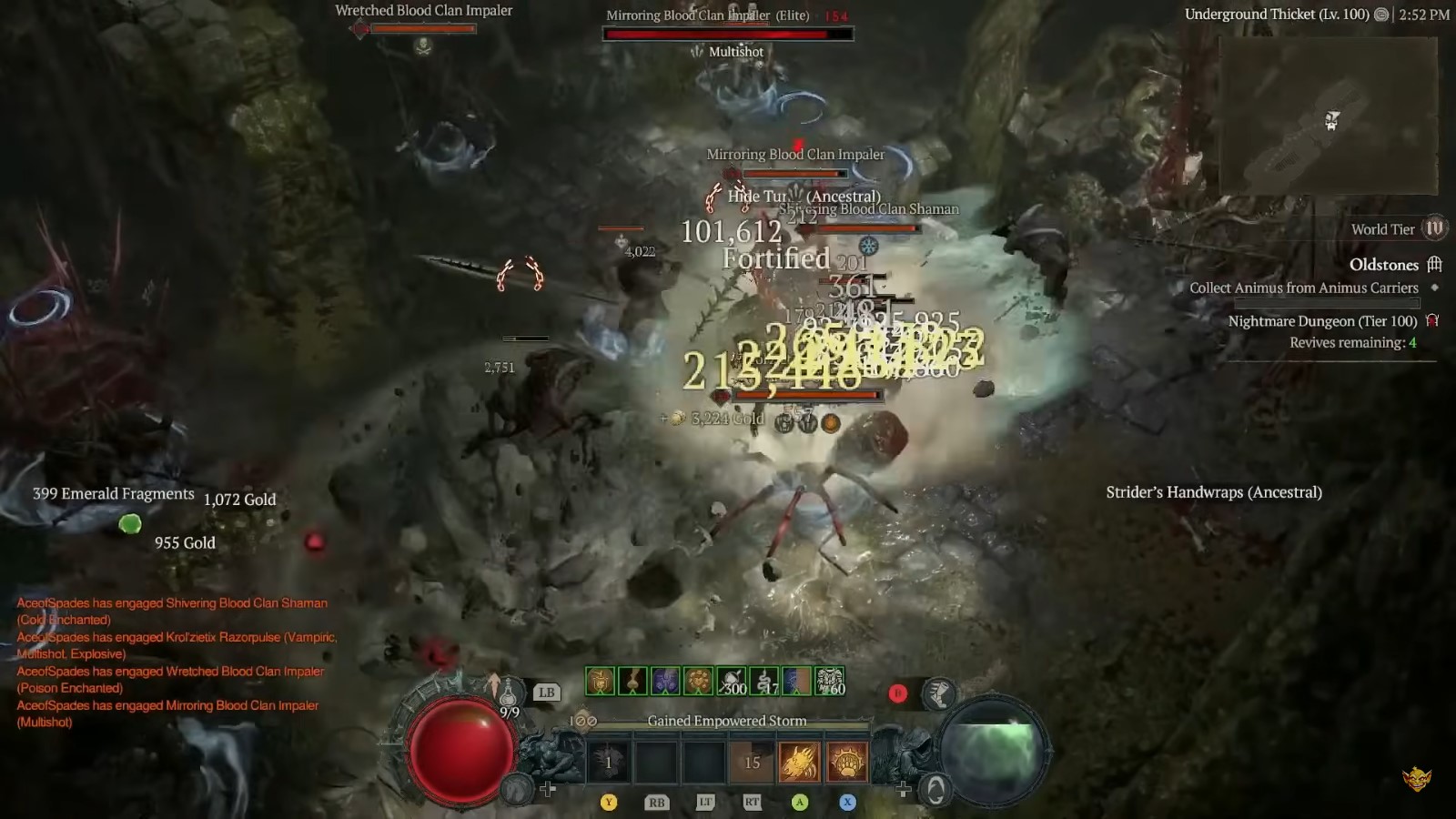Click the evade boot icon near the resource orb

pyautogui.click(x=937, y=693)
